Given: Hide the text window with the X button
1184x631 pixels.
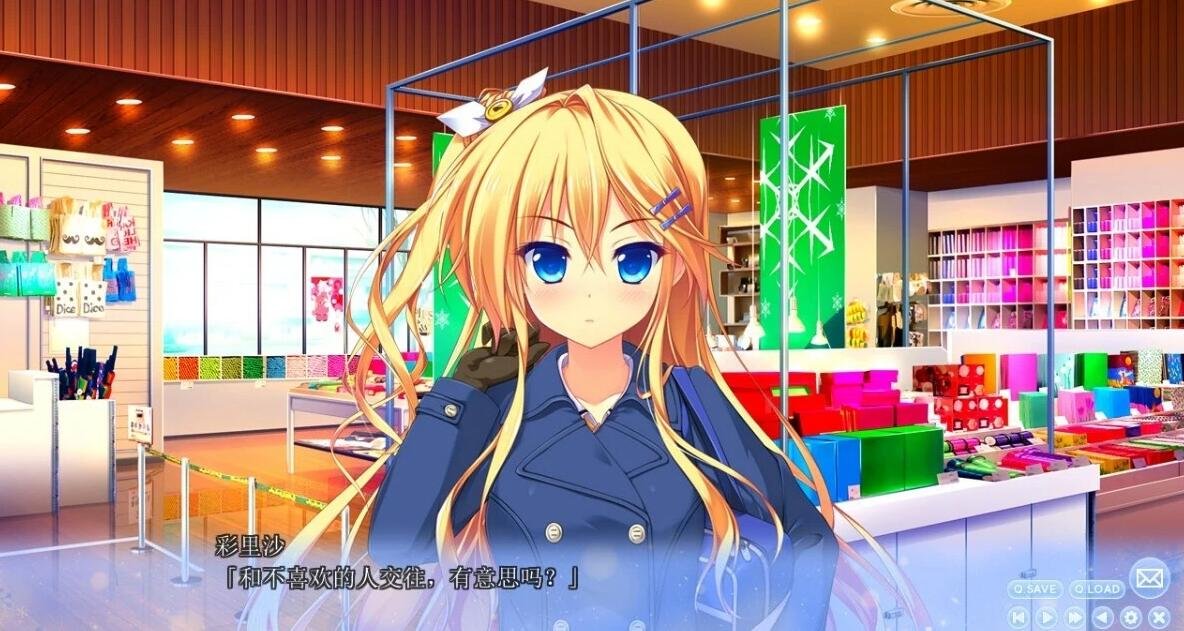Looking at the screenshot, I should [x=1158, y=617].
